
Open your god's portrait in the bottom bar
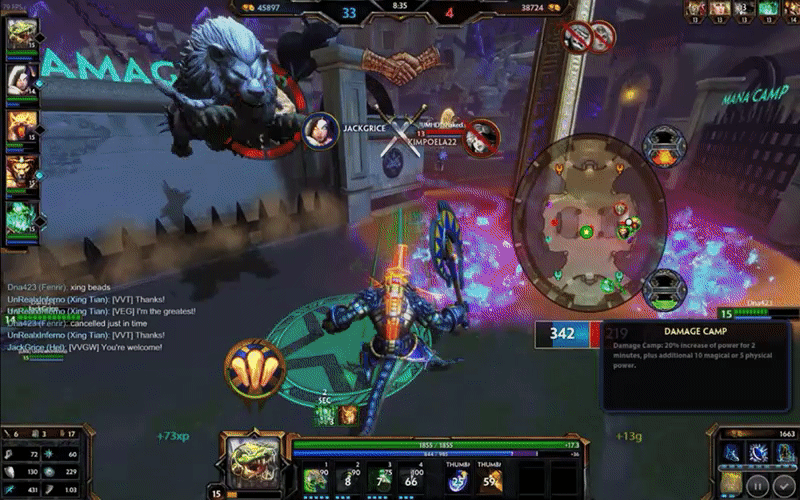click(x=248, y=463)
